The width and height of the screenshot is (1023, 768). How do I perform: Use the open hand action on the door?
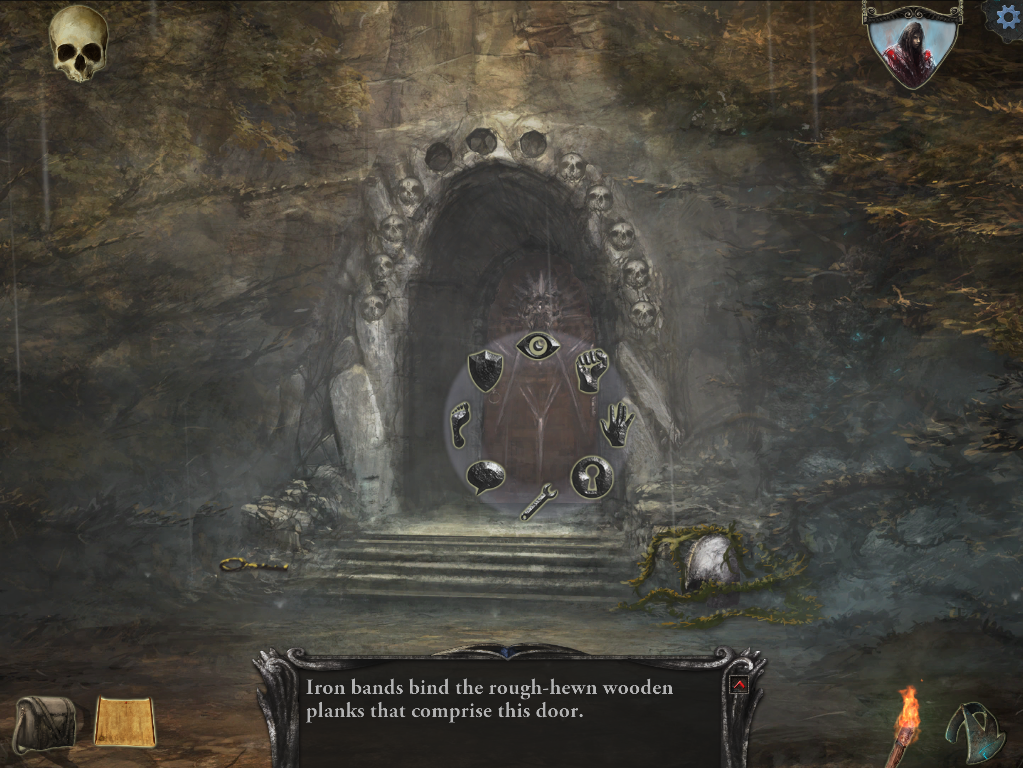tap(616, 424)
